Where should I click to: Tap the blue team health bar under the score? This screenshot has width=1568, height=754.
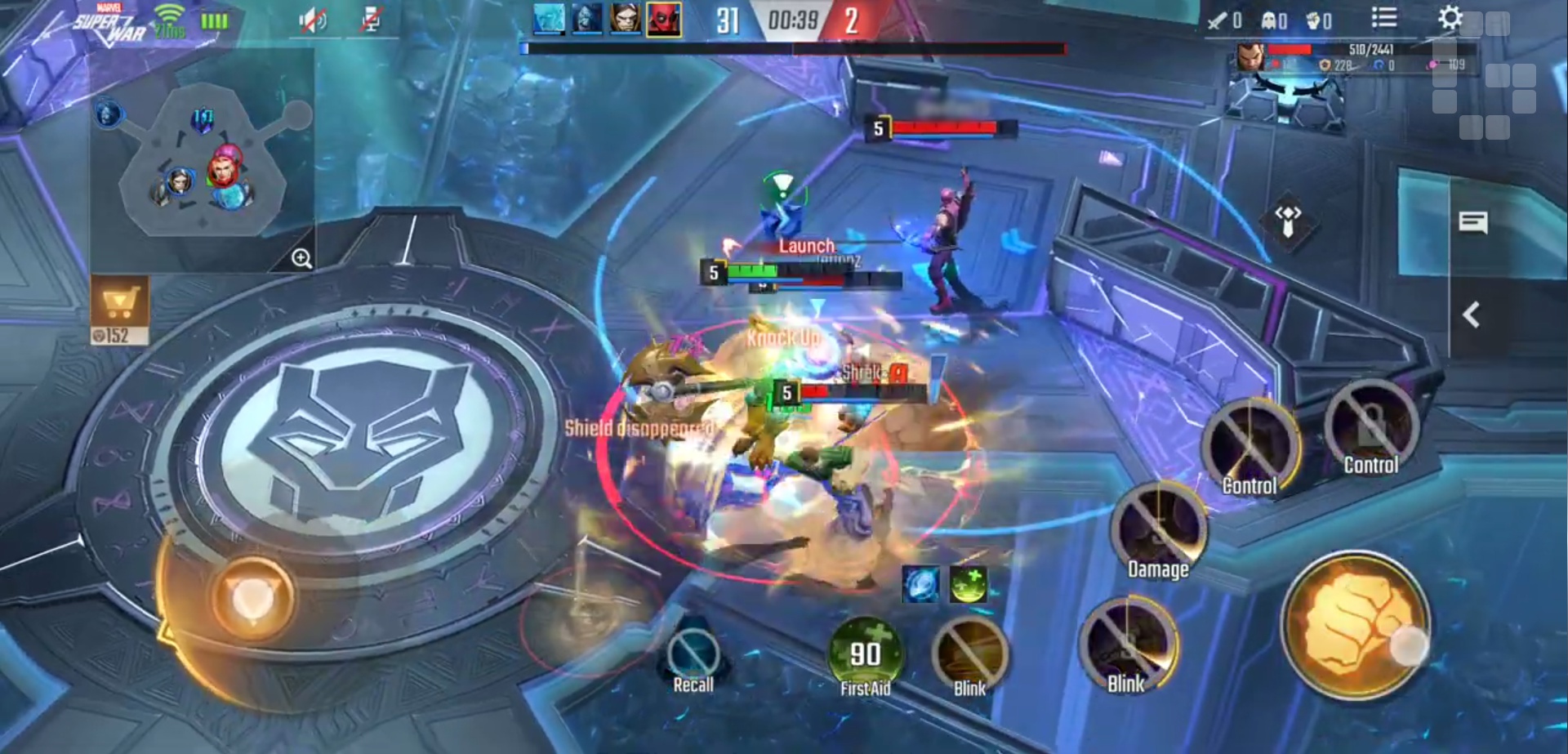653,48
